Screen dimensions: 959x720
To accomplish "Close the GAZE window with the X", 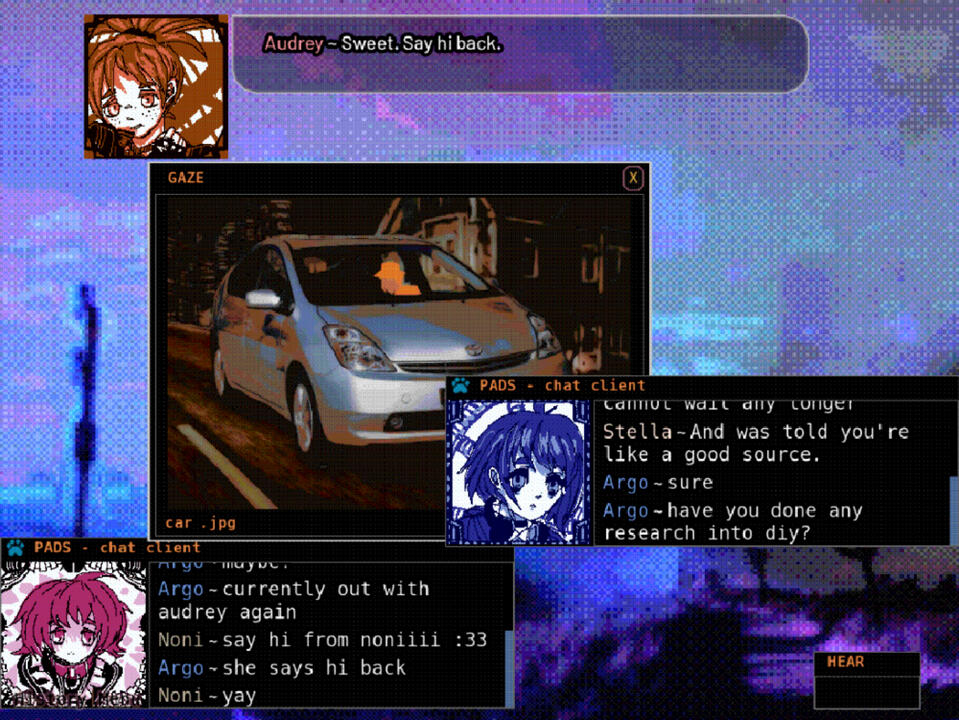I will pyautogui.click(x=632, y=178).
